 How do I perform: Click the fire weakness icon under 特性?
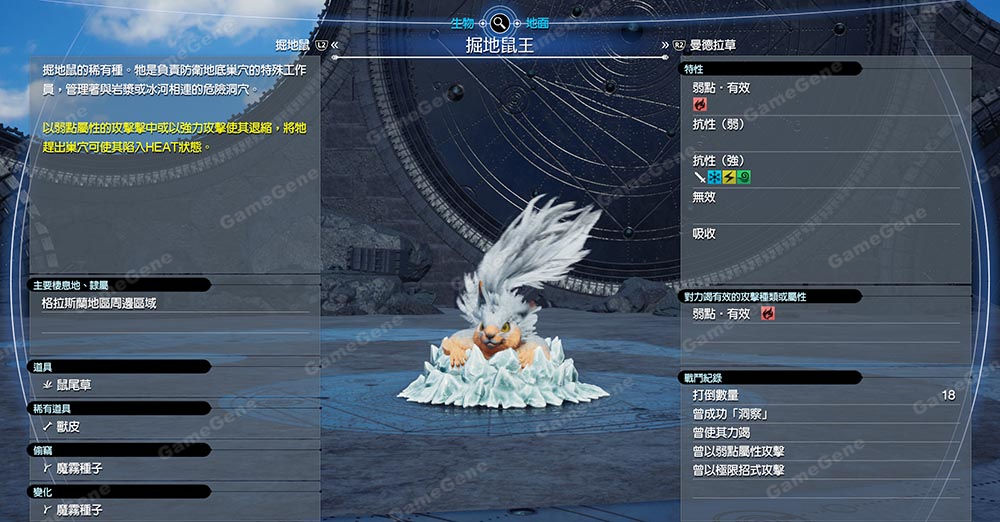700,104
